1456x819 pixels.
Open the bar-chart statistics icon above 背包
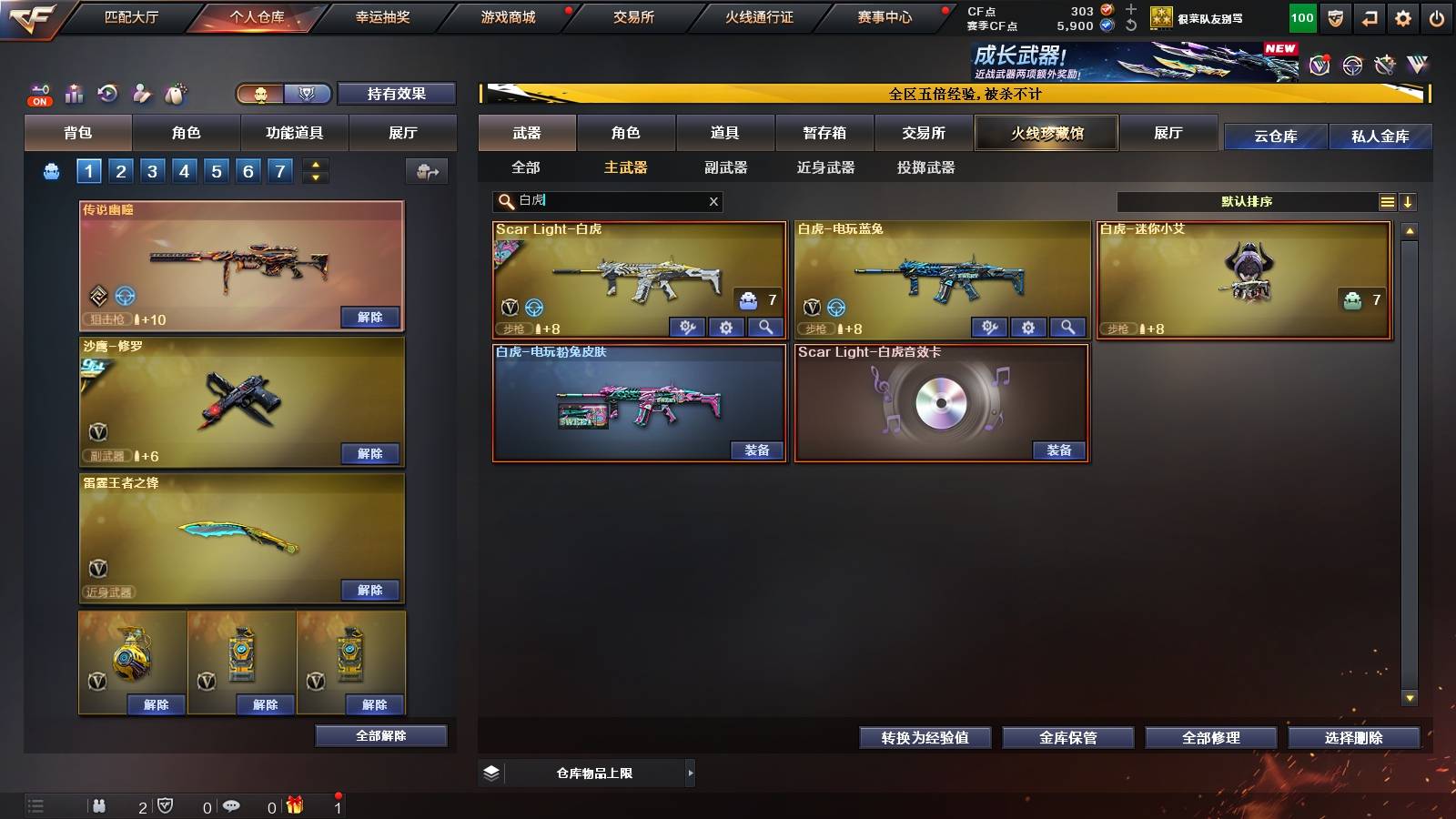point(73,94)
